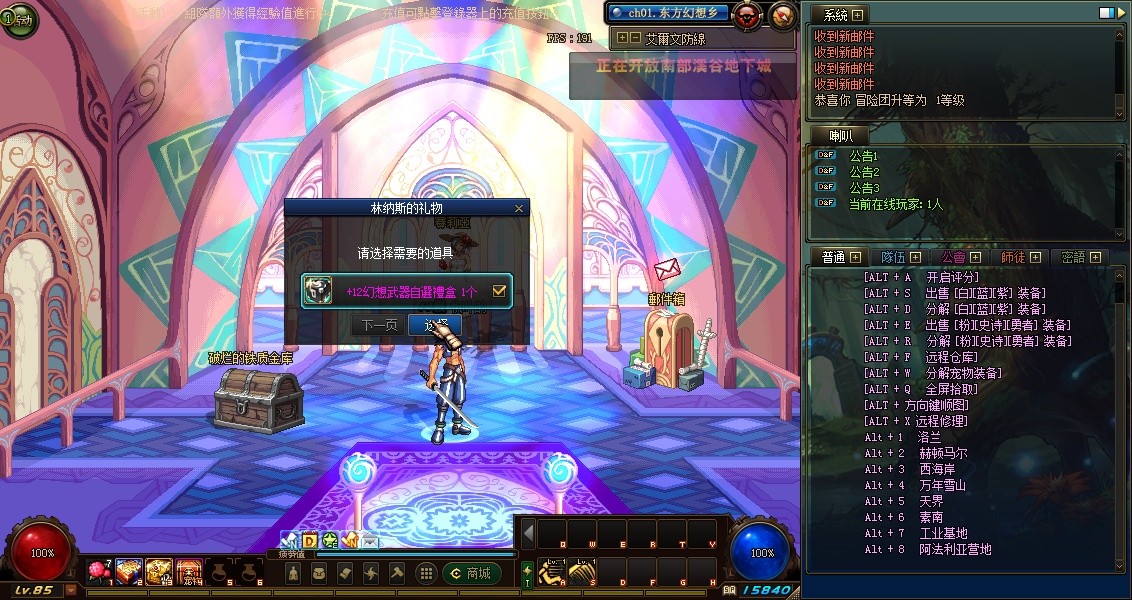The height and width of the screenshot is (600, 1132).
Task: Toggle the +12幻想武器自選禮盒 checkbox
Action: click(x=500, y=291)
